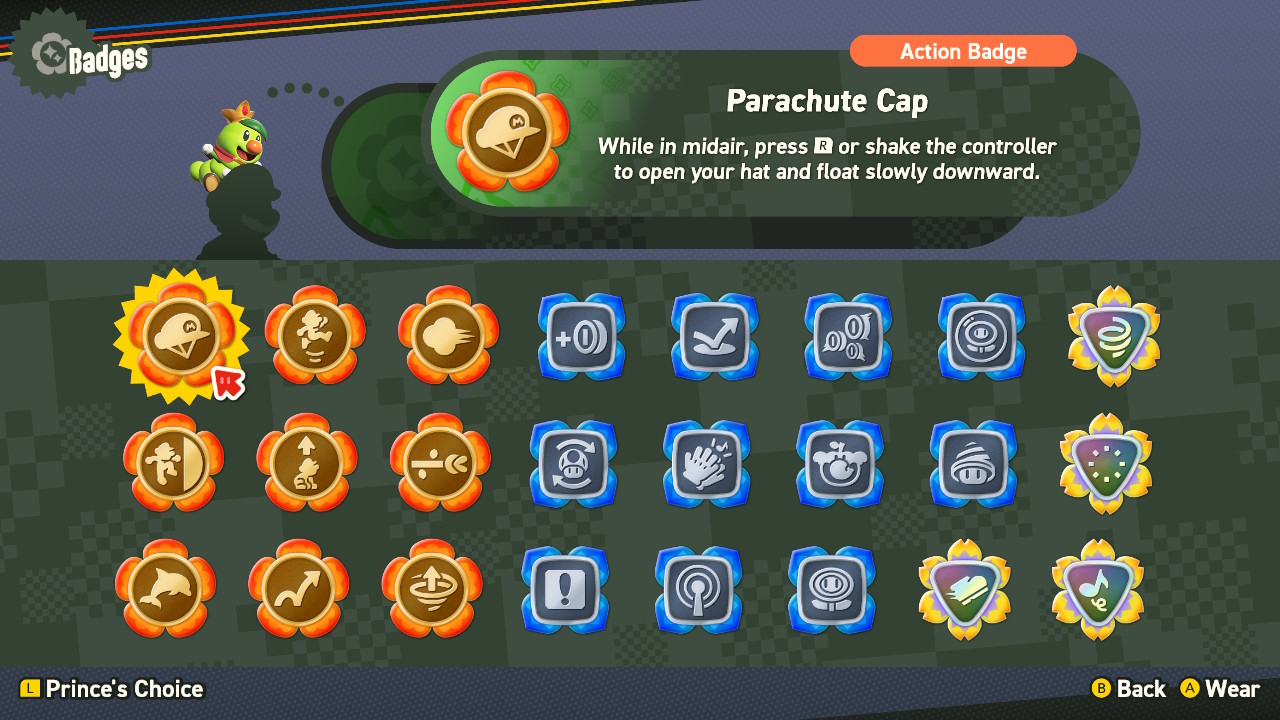The image size is (1280, 720).
Task: Select the Auto Super Mushroom badge
Action: 573,463
